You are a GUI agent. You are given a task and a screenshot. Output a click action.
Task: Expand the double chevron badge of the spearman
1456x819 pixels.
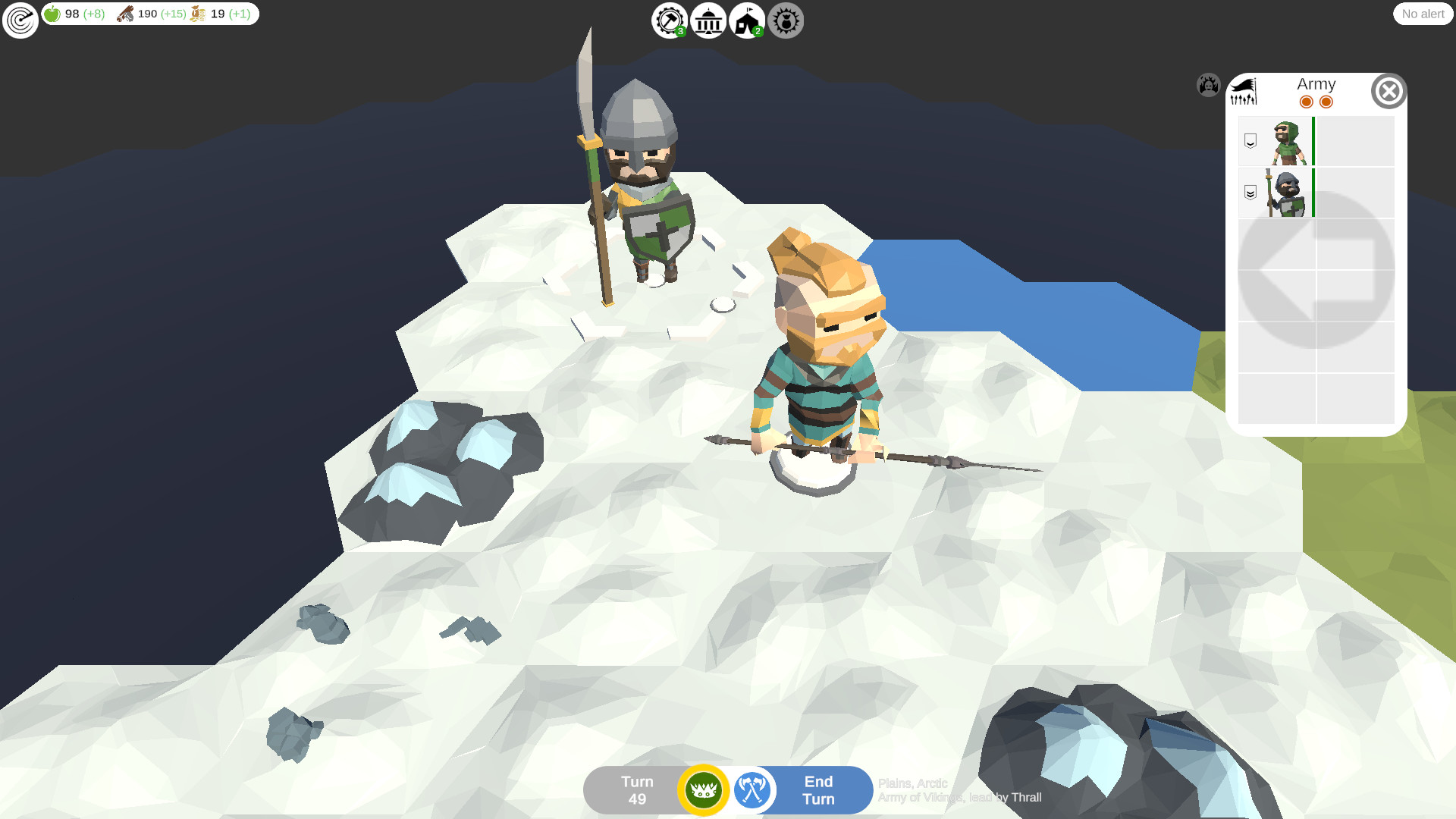tap(1250, 192)
